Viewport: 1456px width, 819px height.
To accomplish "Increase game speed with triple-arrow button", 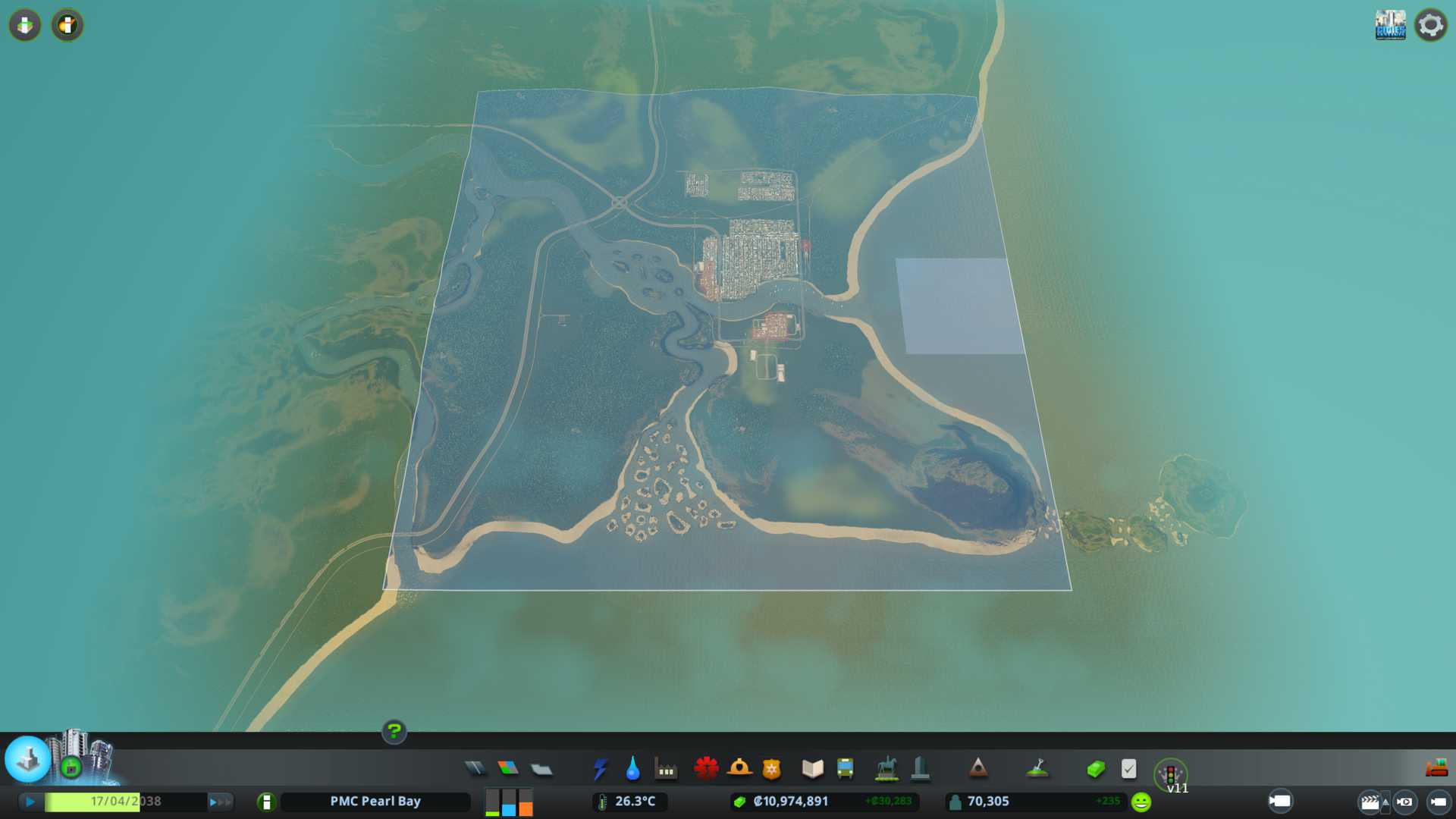I will tap(220, 802).
